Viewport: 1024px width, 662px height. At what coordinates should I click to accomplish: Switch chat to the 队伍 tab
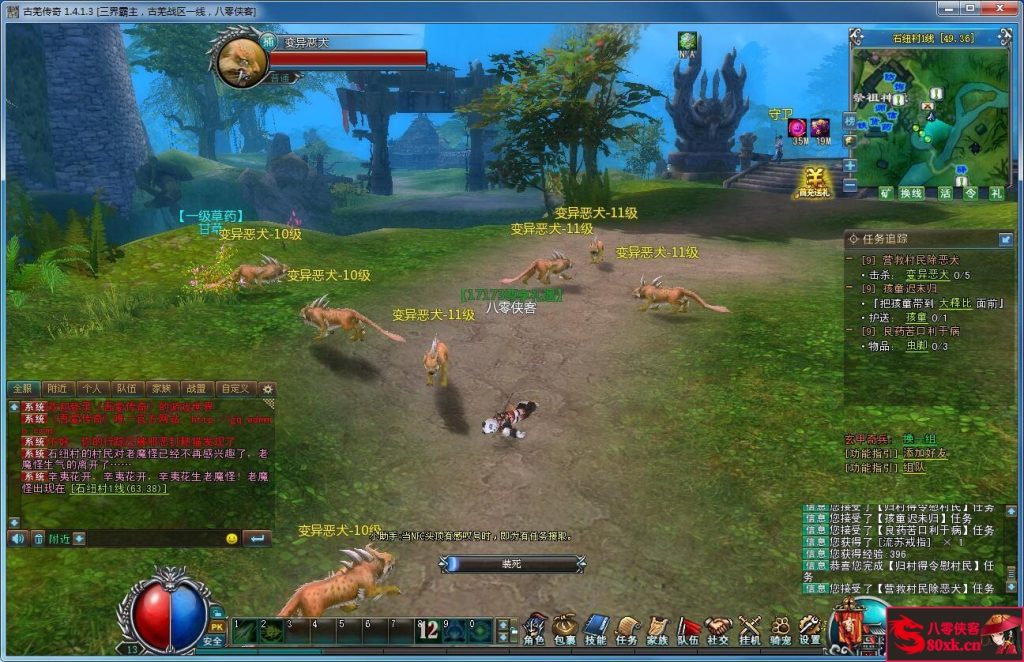[x=126, y=388]
